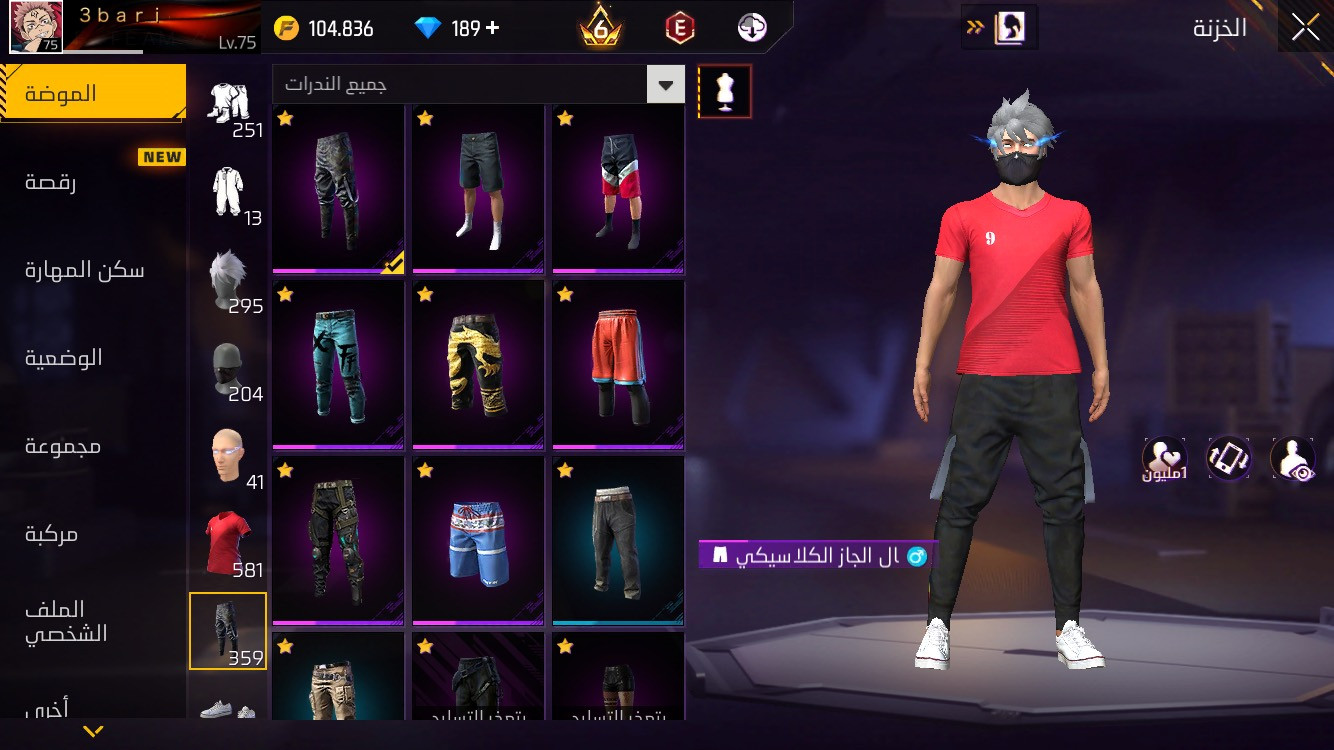Add diamonds with the plus button
This screenshot has width=1334, height=750.
point(492,28)
